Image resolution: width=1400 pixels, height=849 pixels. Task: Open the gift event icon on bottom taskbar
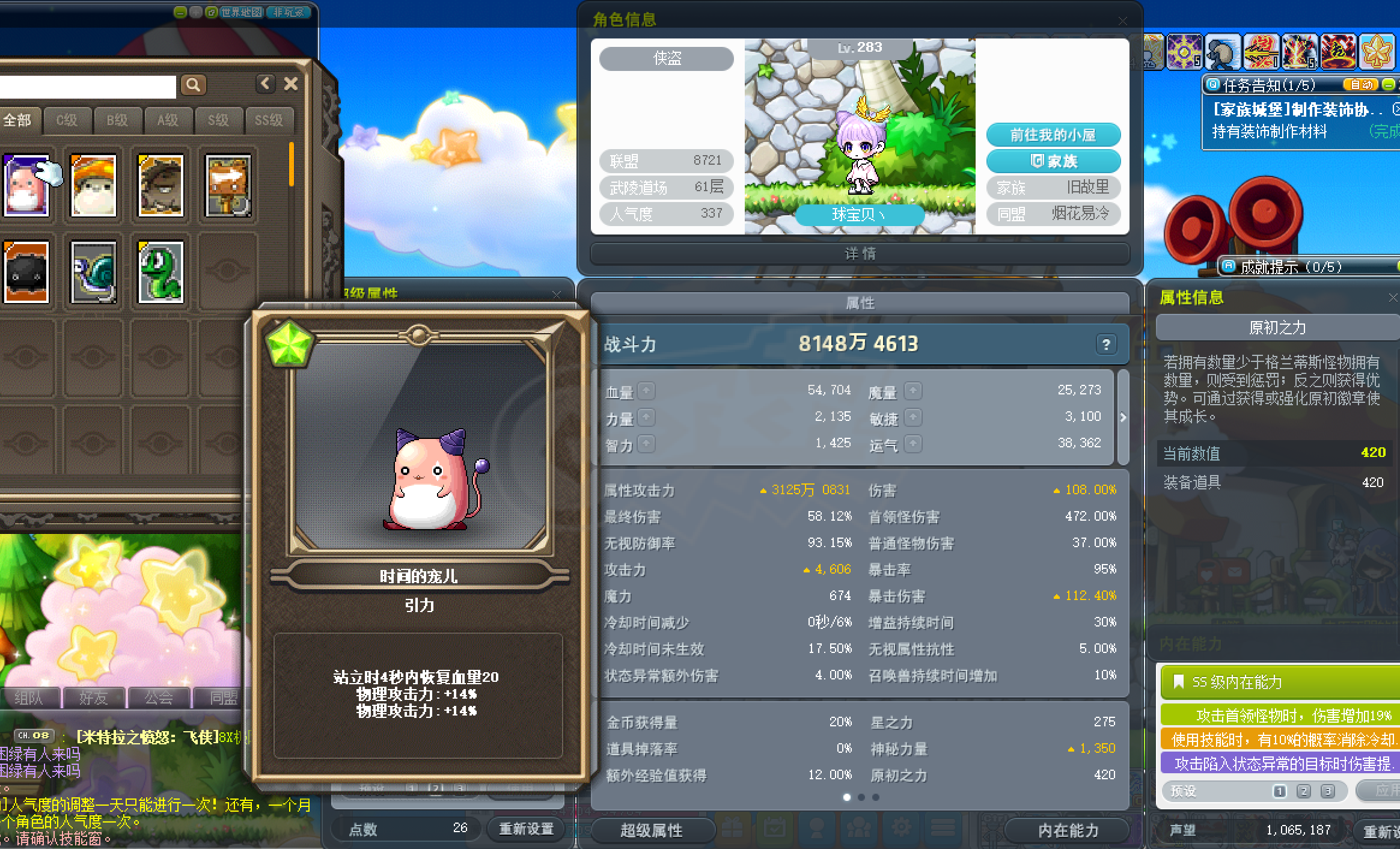[732, 827]
